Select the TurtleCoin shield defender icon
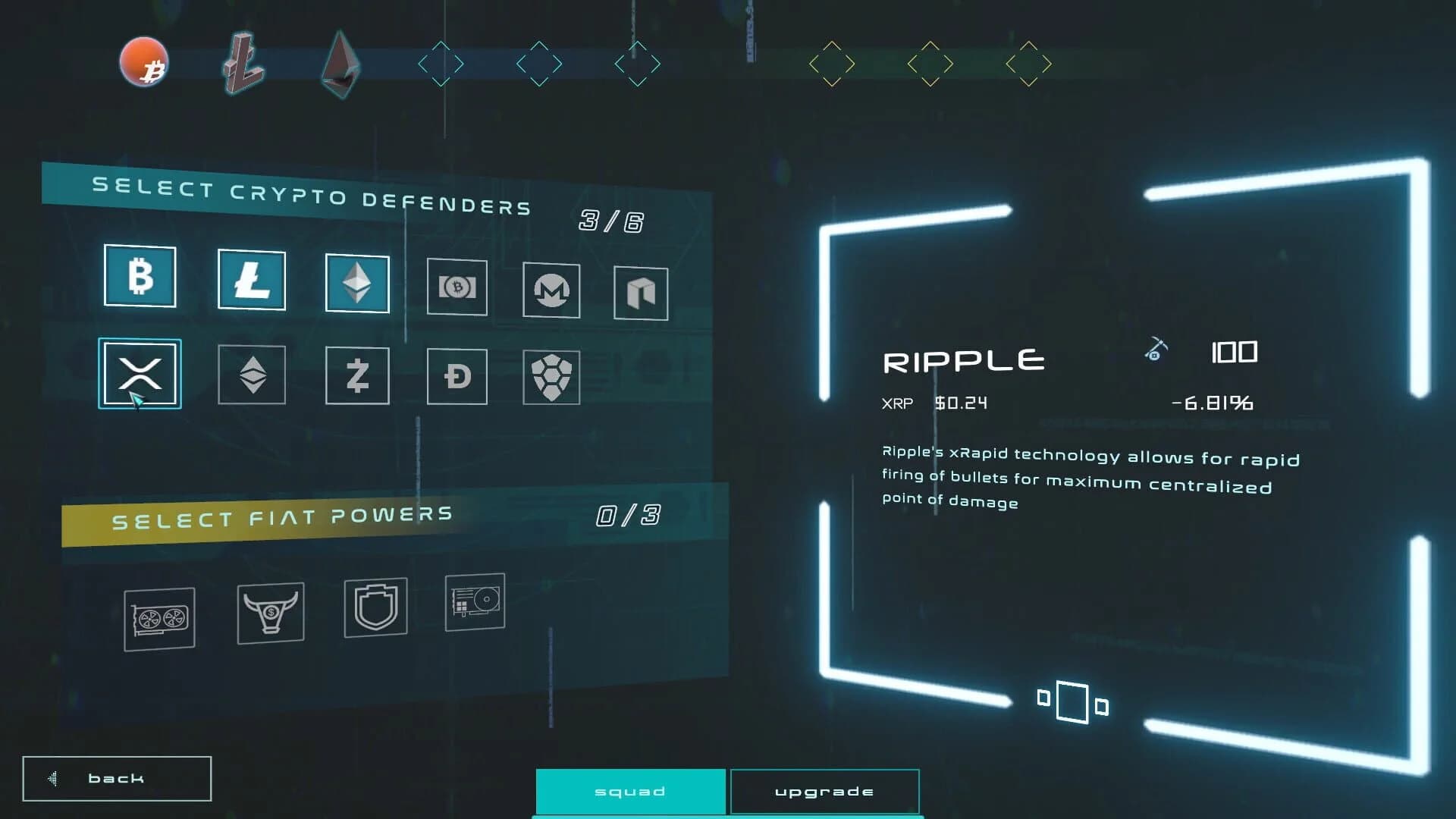The width and height of the screenshot is (1456, 819). [551, 375]
